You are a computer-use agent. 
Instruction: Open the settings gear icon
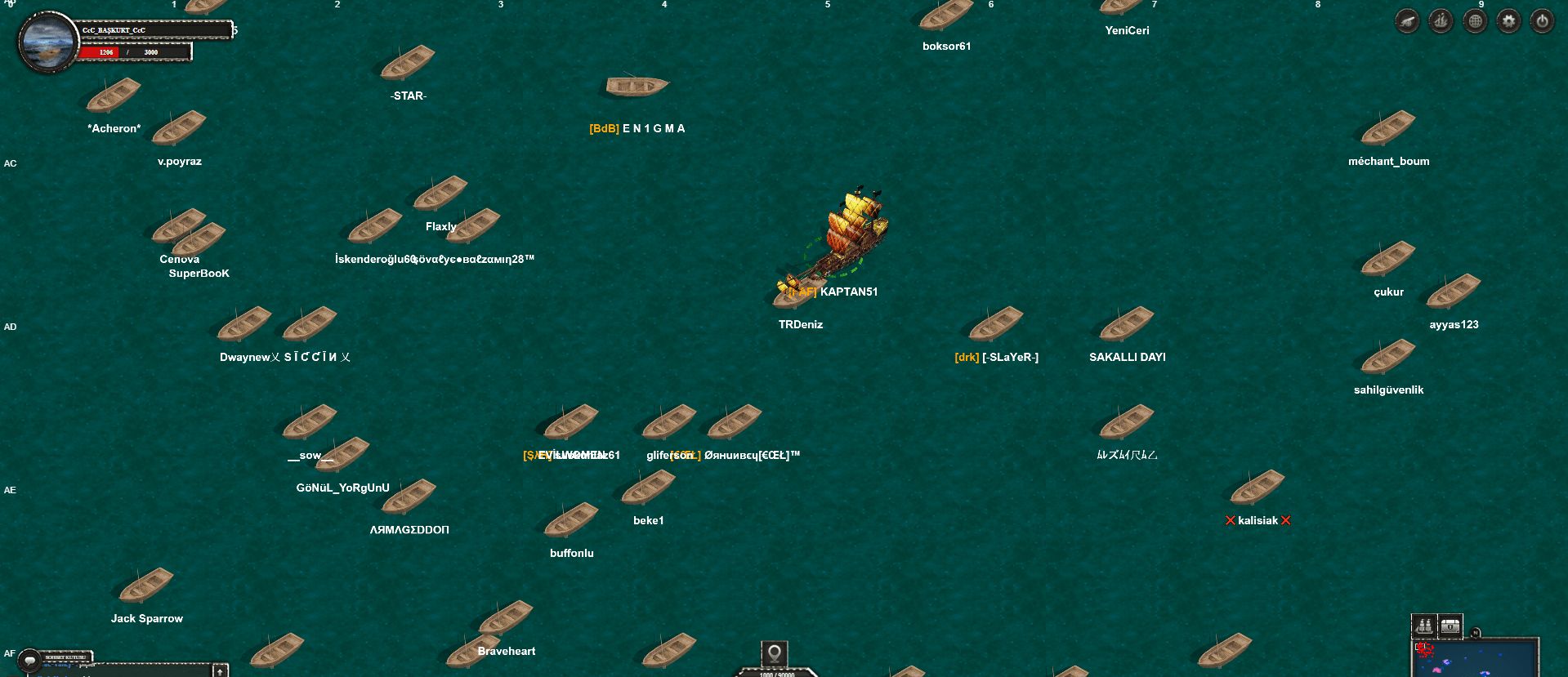(x=1508, y=20)
